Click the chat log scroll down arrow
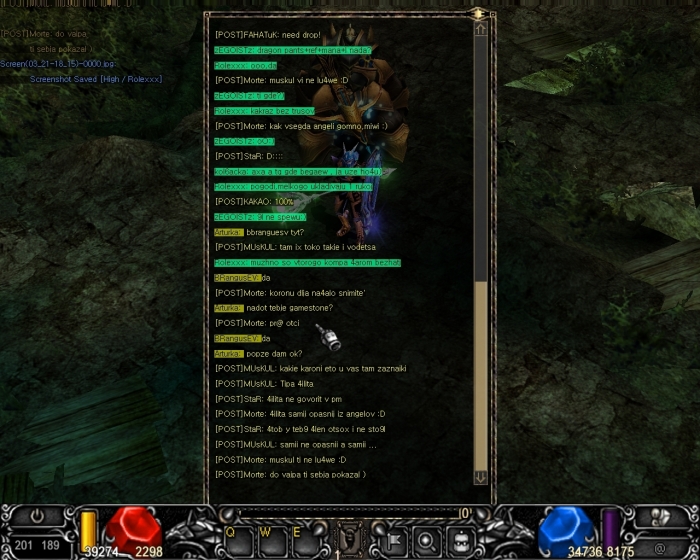700x560 pixels. [x=481, y=477]
